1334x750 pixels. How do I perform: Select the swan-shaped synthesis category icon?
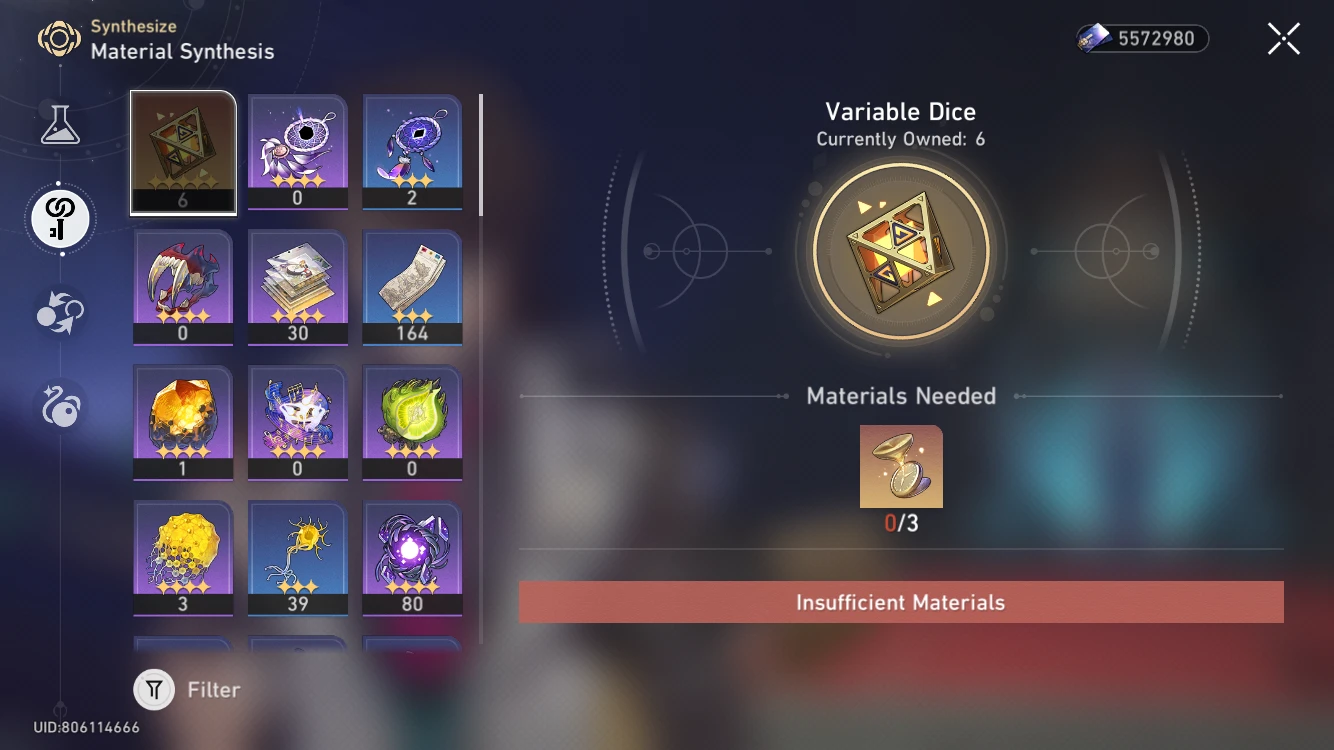[x=60, y=404]
